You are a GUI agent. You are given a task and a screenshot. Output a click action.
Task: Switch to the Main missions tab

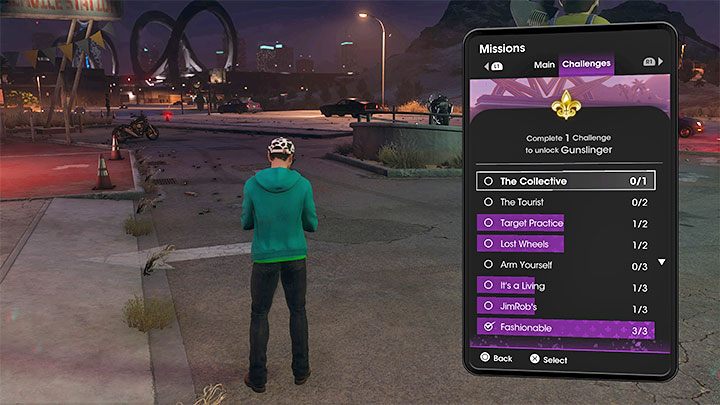coord(544,65)
